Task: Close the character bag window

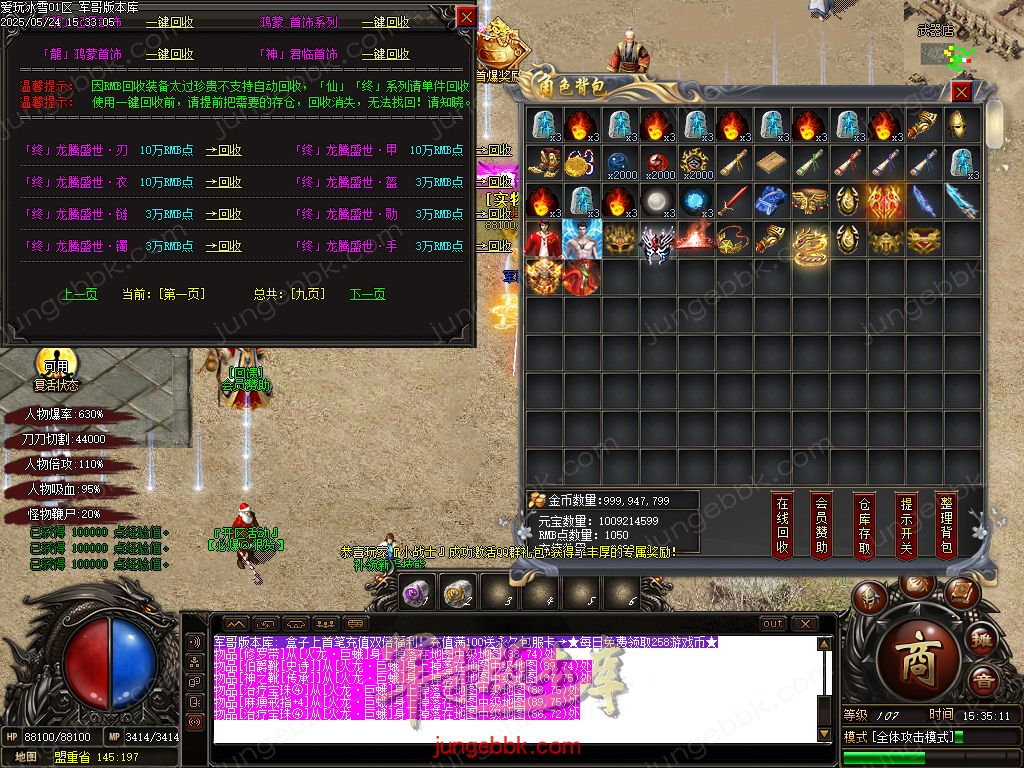Action: (x=961, y=92)
